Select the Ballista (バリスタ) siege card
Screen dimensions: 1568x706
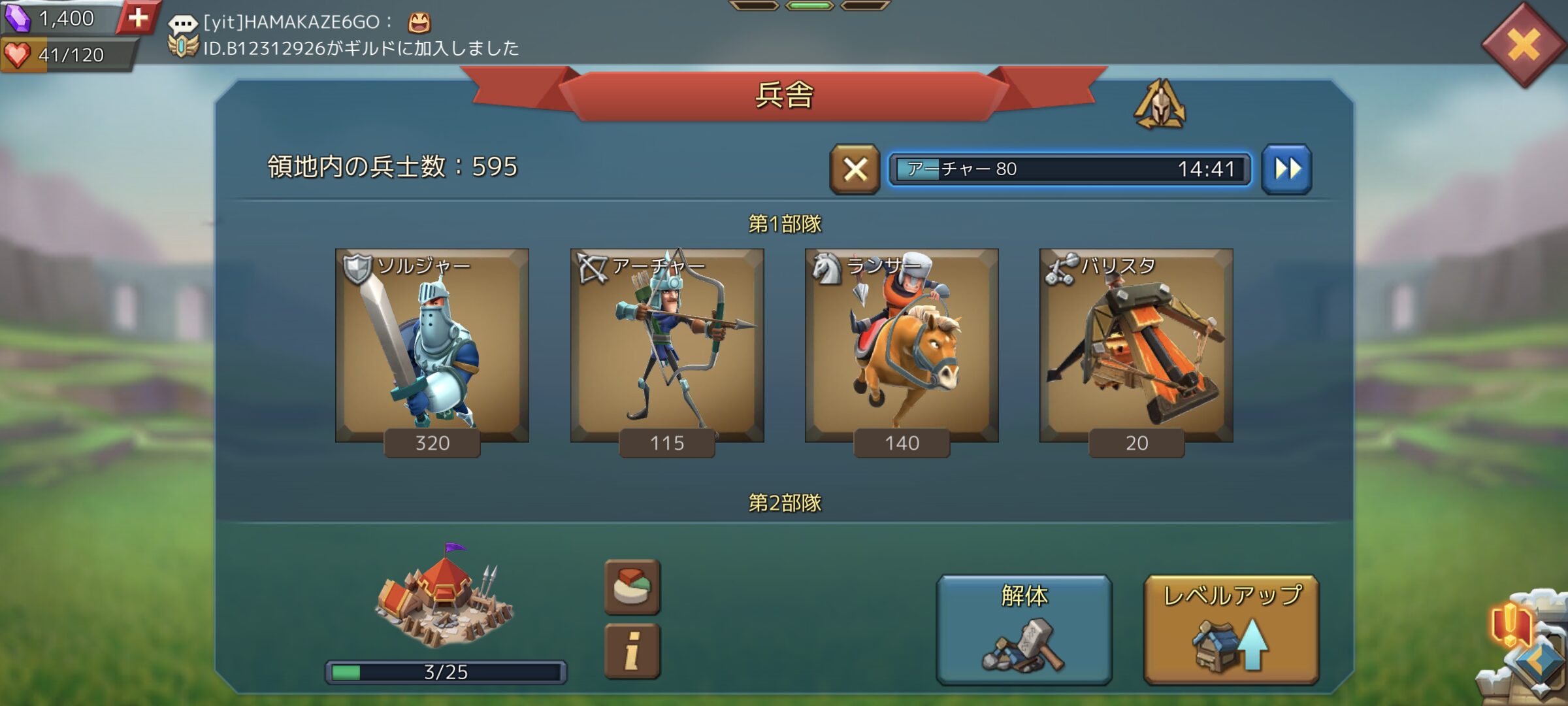1136,346
